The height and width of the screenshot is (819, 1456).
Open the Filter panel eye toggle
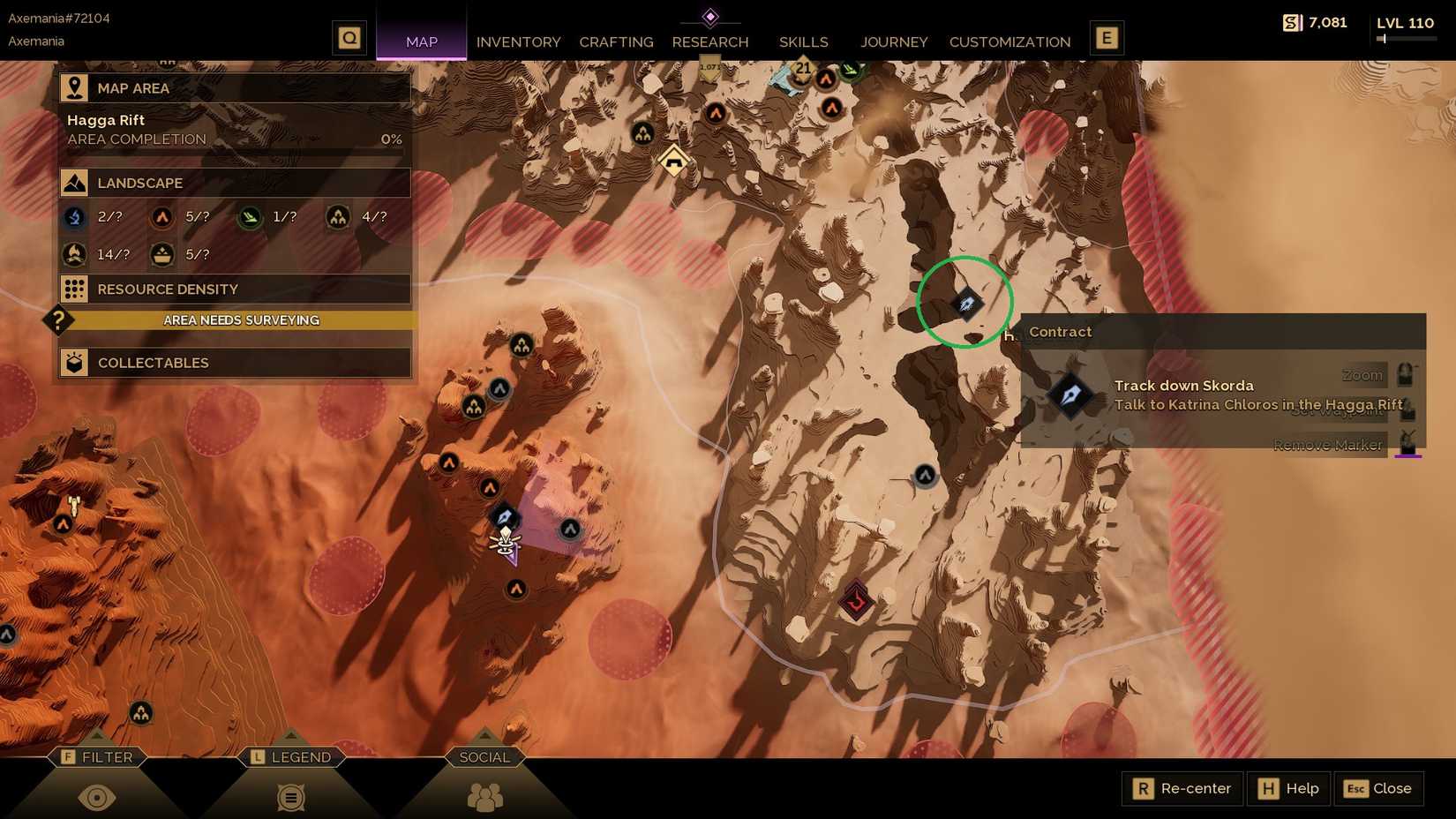tap(98, 796)
